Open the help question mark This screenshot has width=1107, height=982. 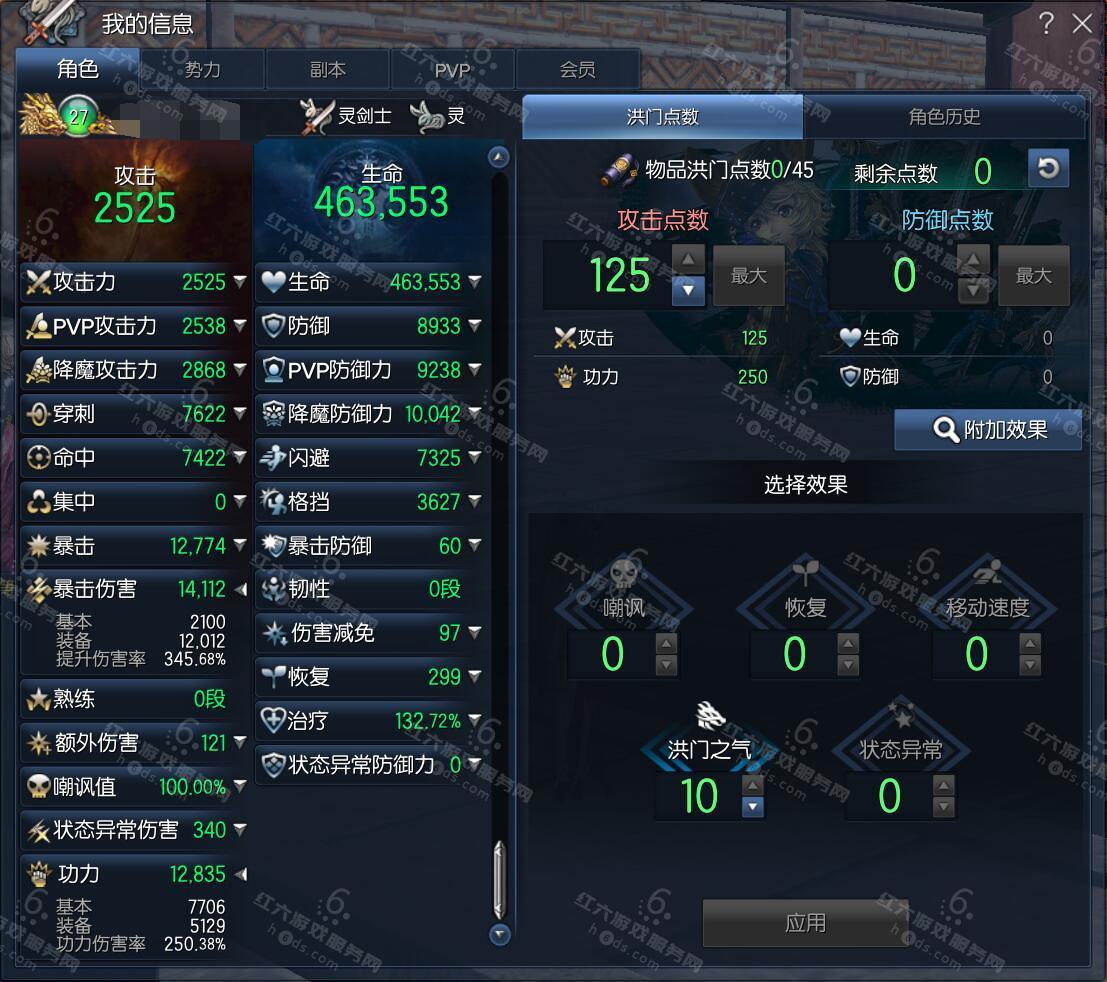click(1046, 23)
